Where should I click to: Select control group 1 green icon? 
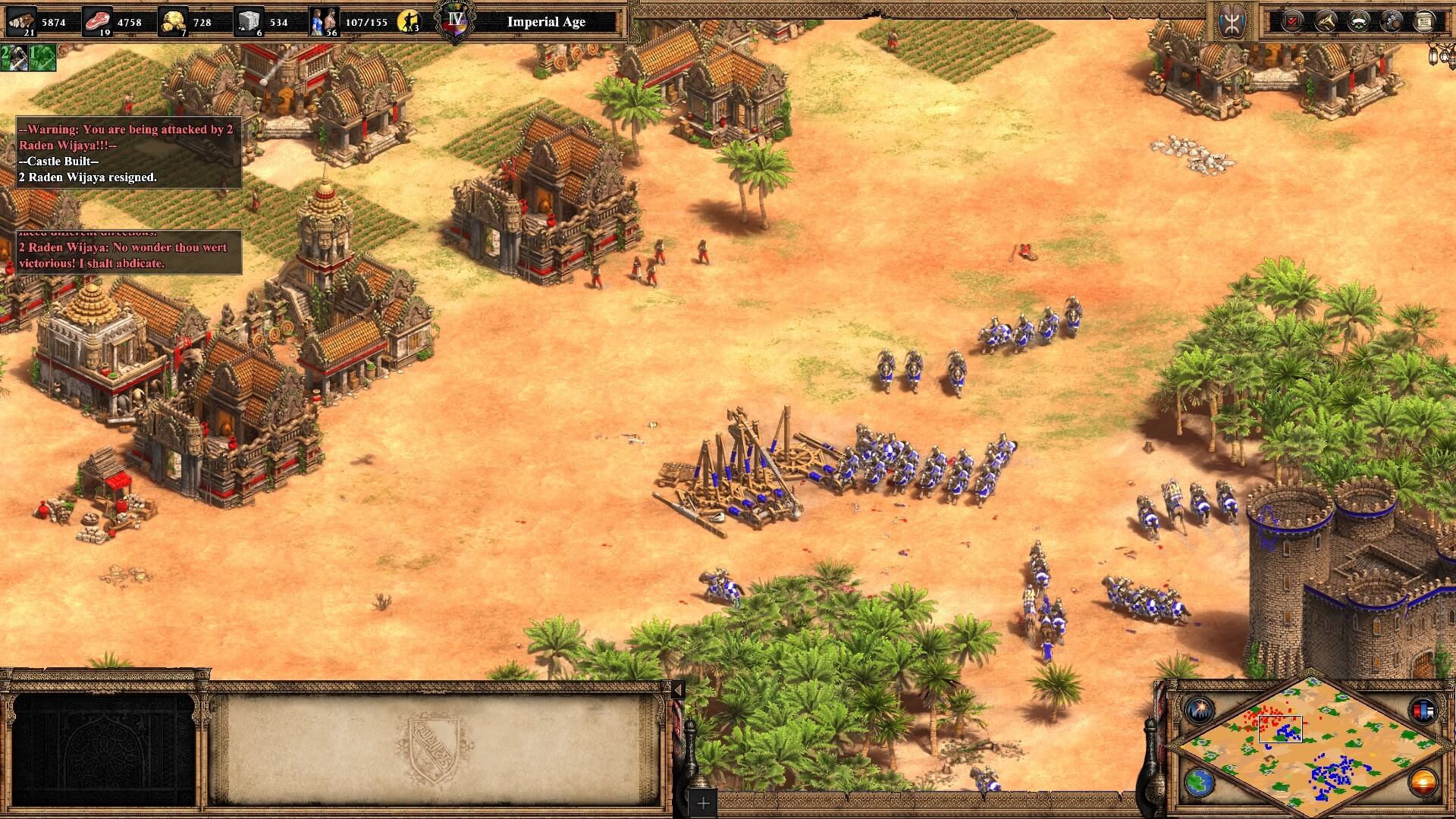pos(42,58)
